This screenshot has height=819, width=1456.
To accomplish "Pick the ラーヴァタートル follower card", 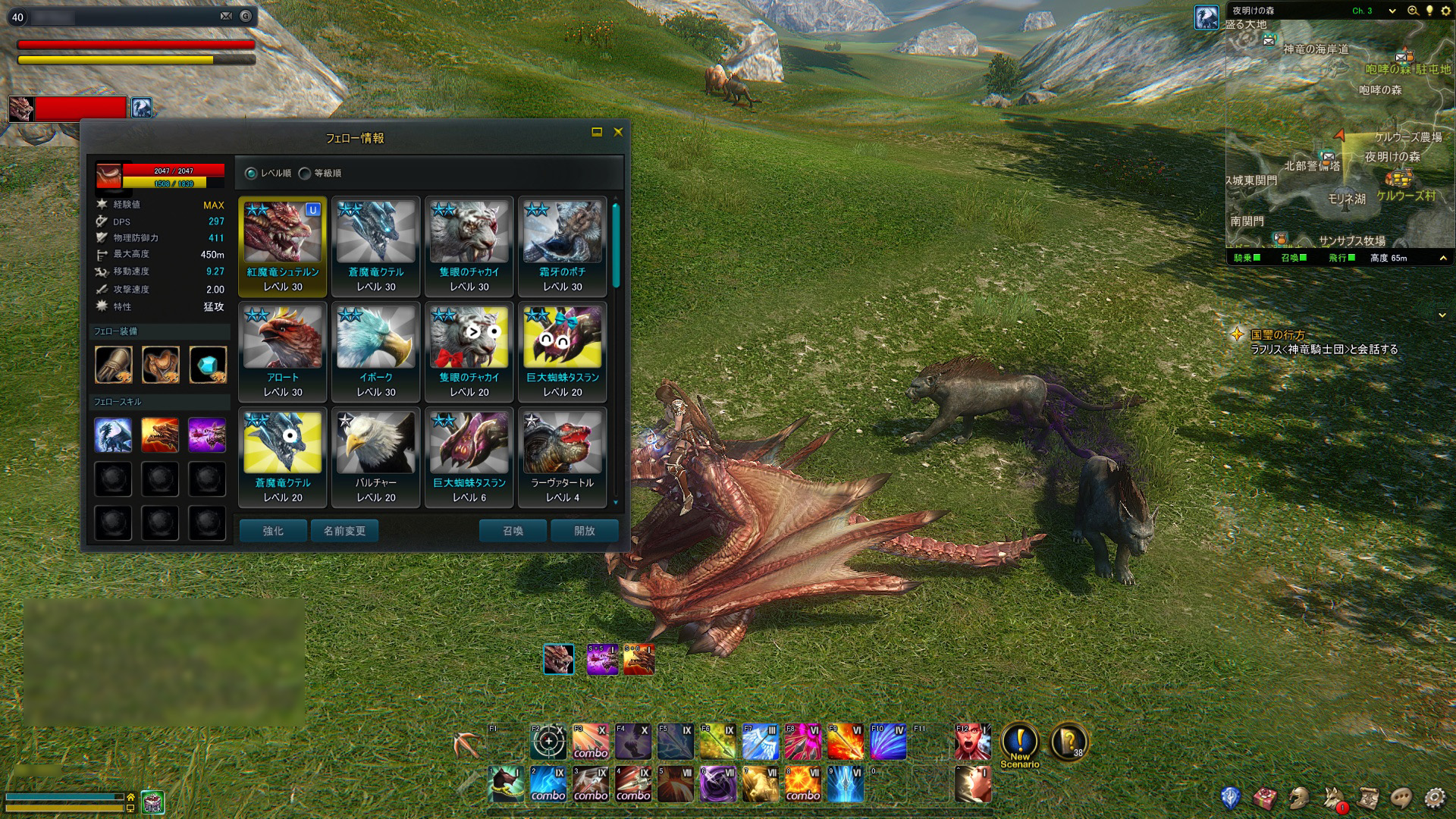I will pyautogui.click(x=563, y=457).
